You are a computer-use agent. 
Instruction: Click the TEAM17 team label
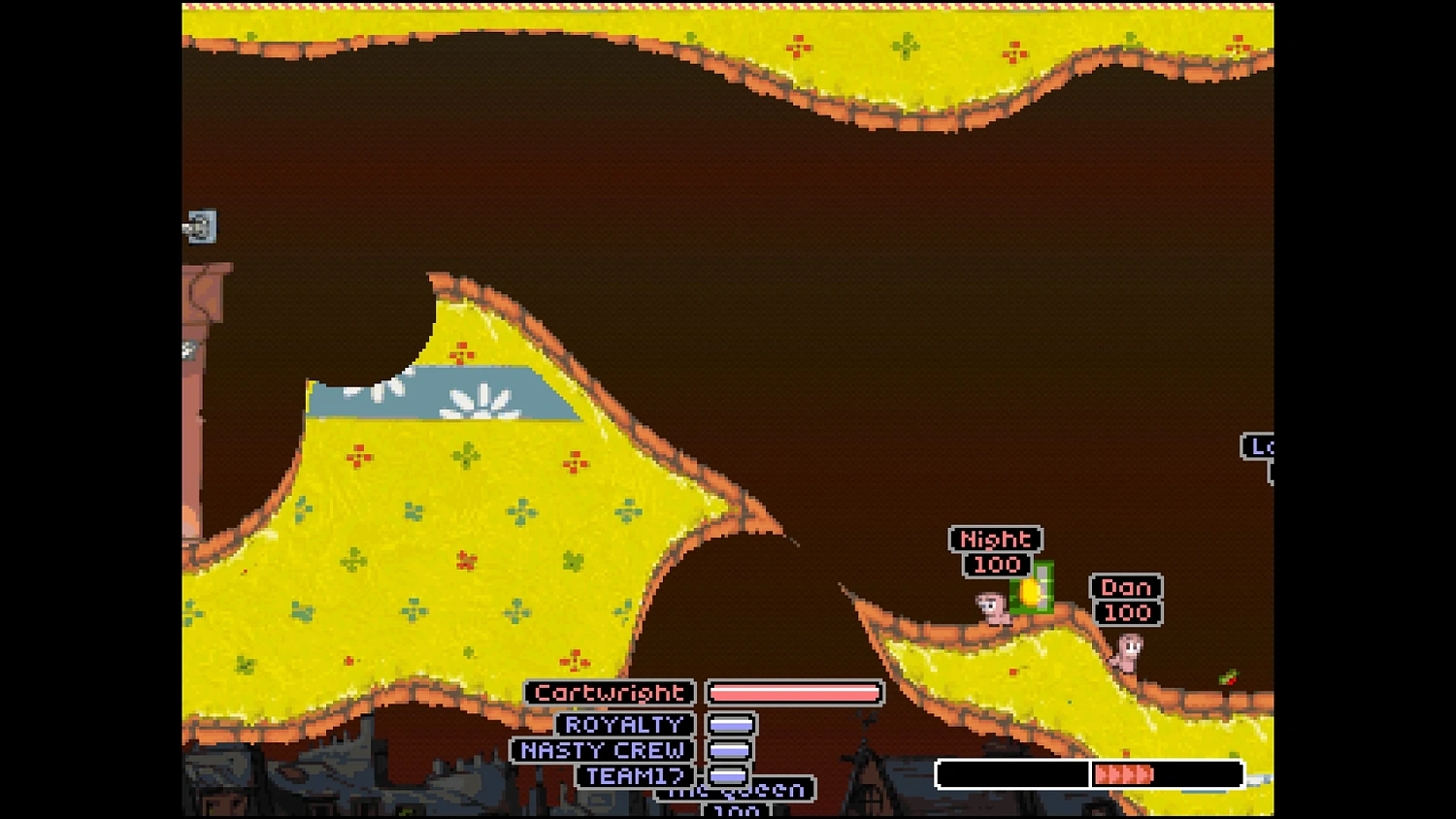point(633,776)
